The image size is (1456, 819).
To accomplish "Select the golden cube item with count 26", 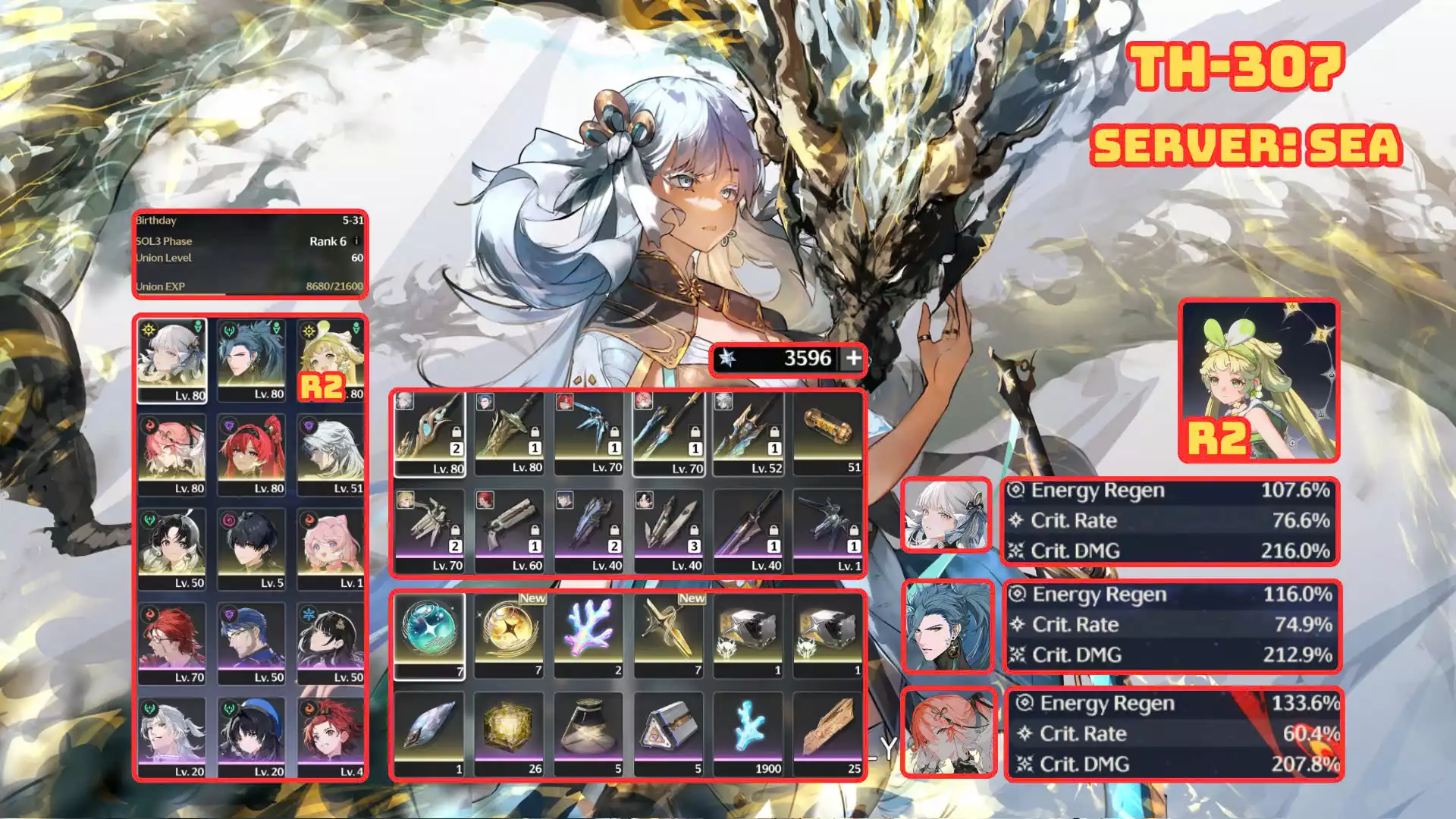I will click(509, 734).
